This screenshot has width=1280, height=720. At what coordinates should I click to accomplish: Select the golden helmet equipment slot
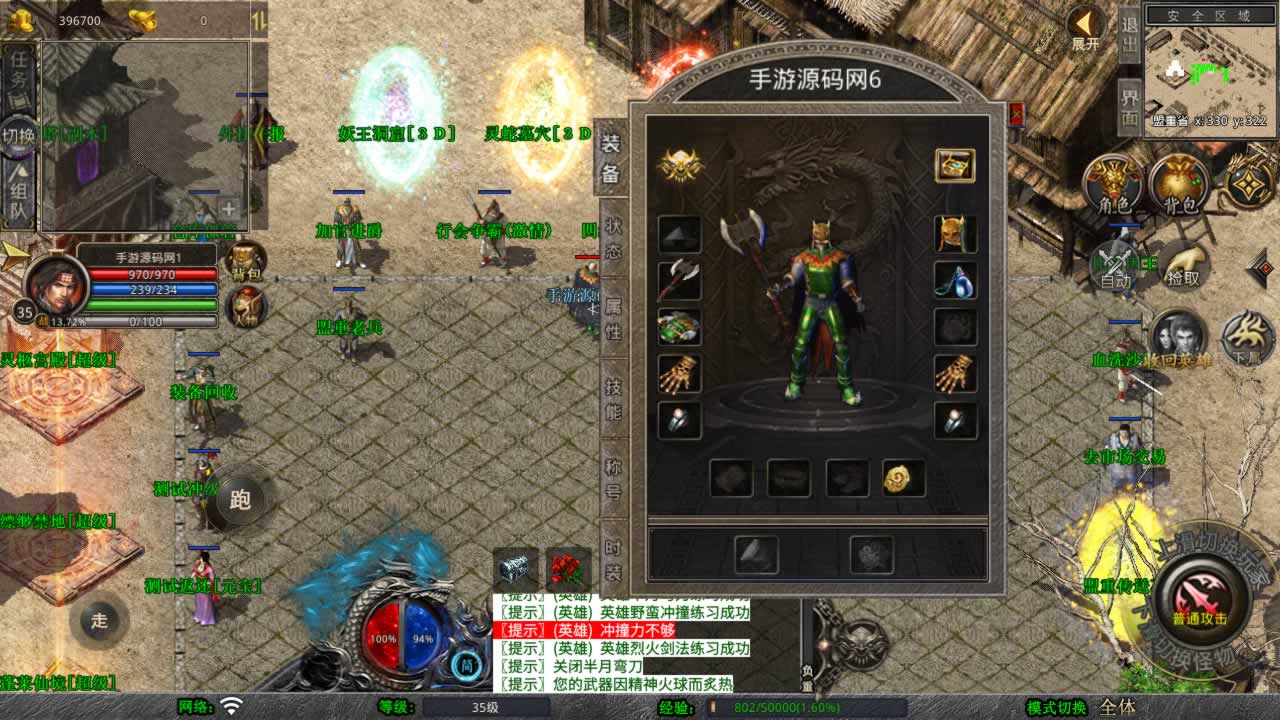coord(955,234)
